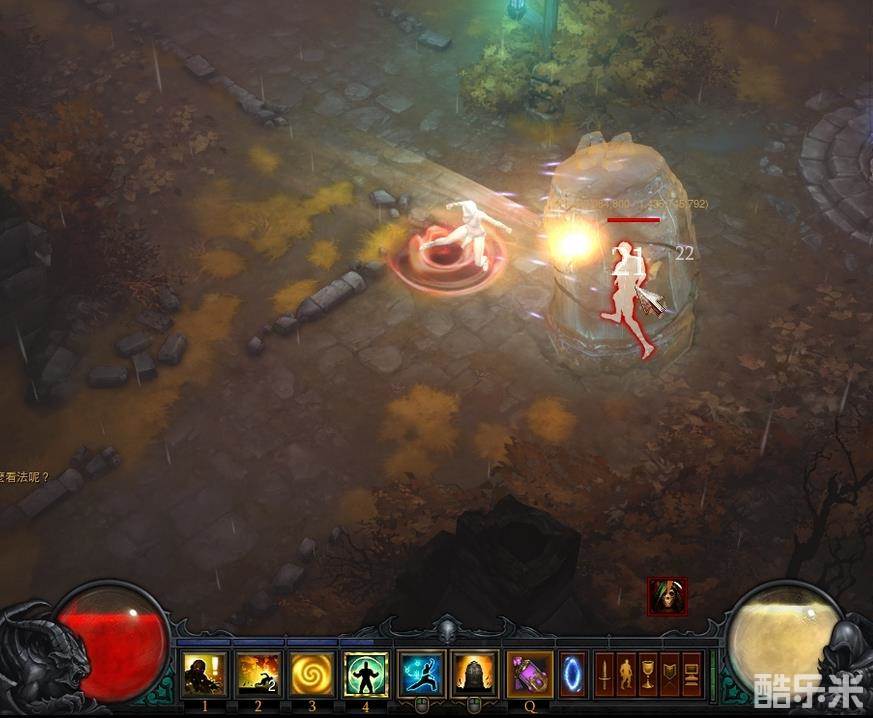The image size is (873, 718).
Task: Drink the potion in the Q slot
Action: tap(530, 673)
